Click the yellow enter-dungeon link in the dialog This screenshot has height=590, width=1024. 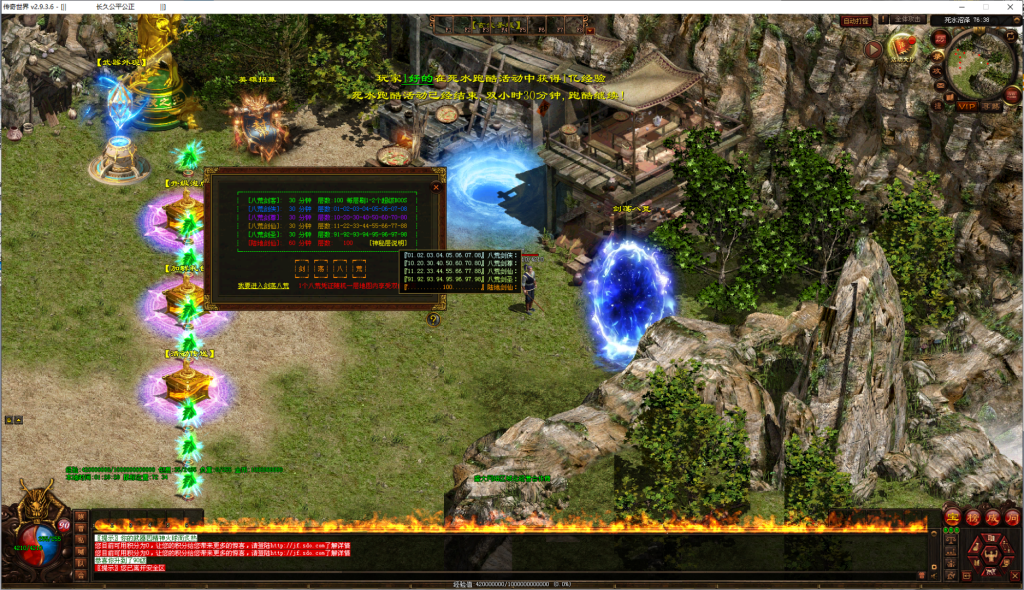264,285
